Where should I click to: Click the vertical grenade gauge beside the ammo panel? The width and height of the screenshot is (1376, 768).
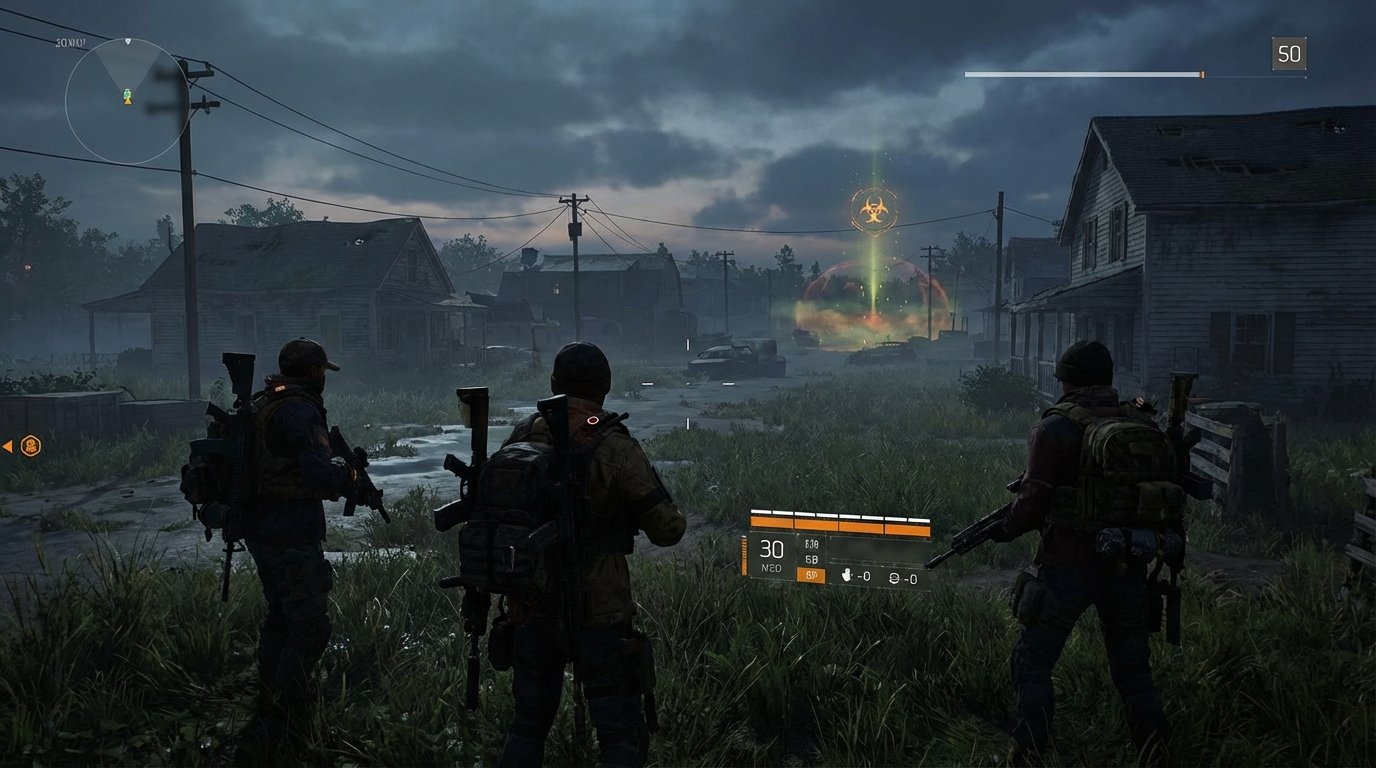743,555
